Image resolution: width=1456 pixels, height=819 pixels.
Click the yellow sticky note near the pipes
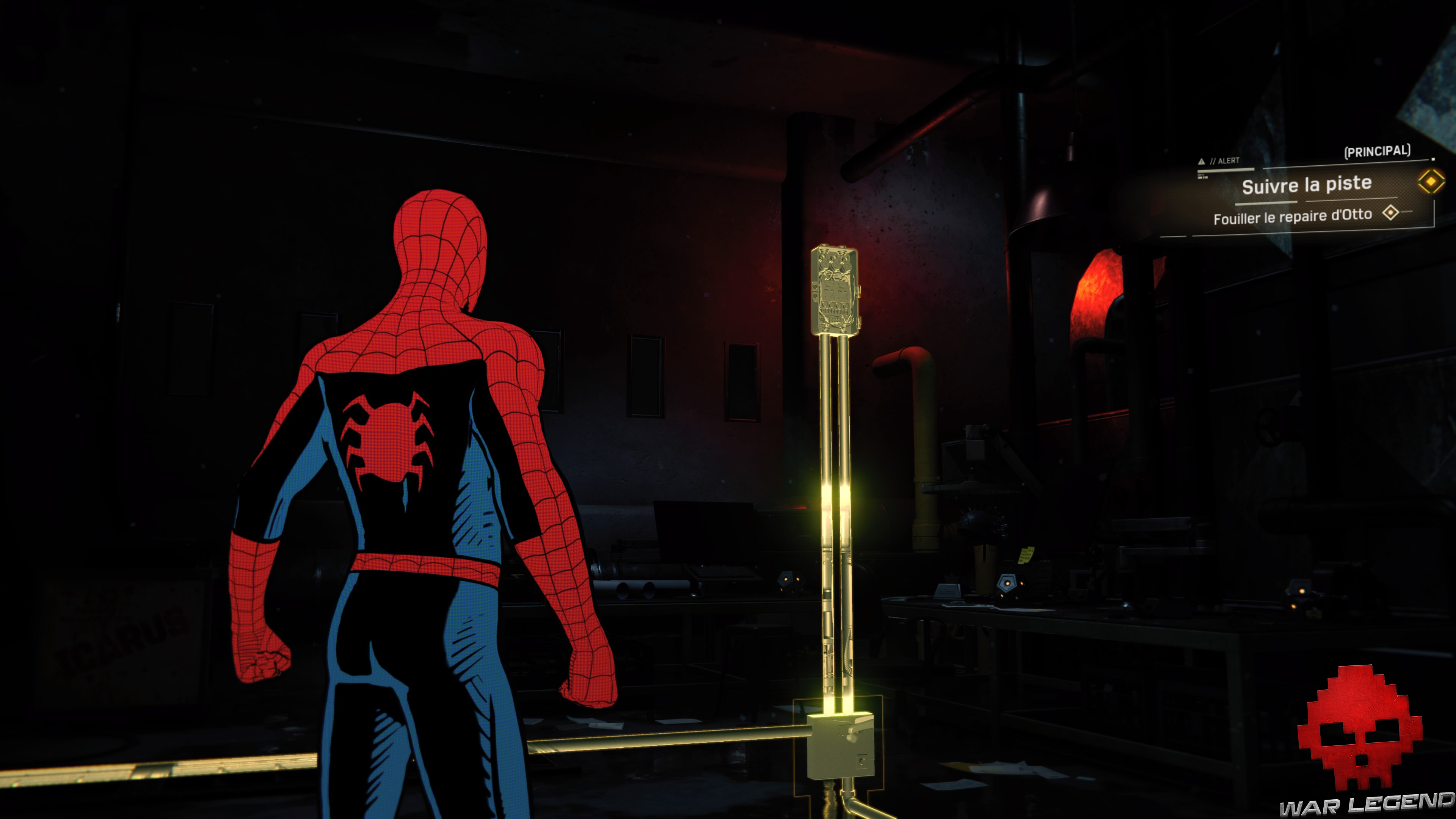(x=1026, y=555)
